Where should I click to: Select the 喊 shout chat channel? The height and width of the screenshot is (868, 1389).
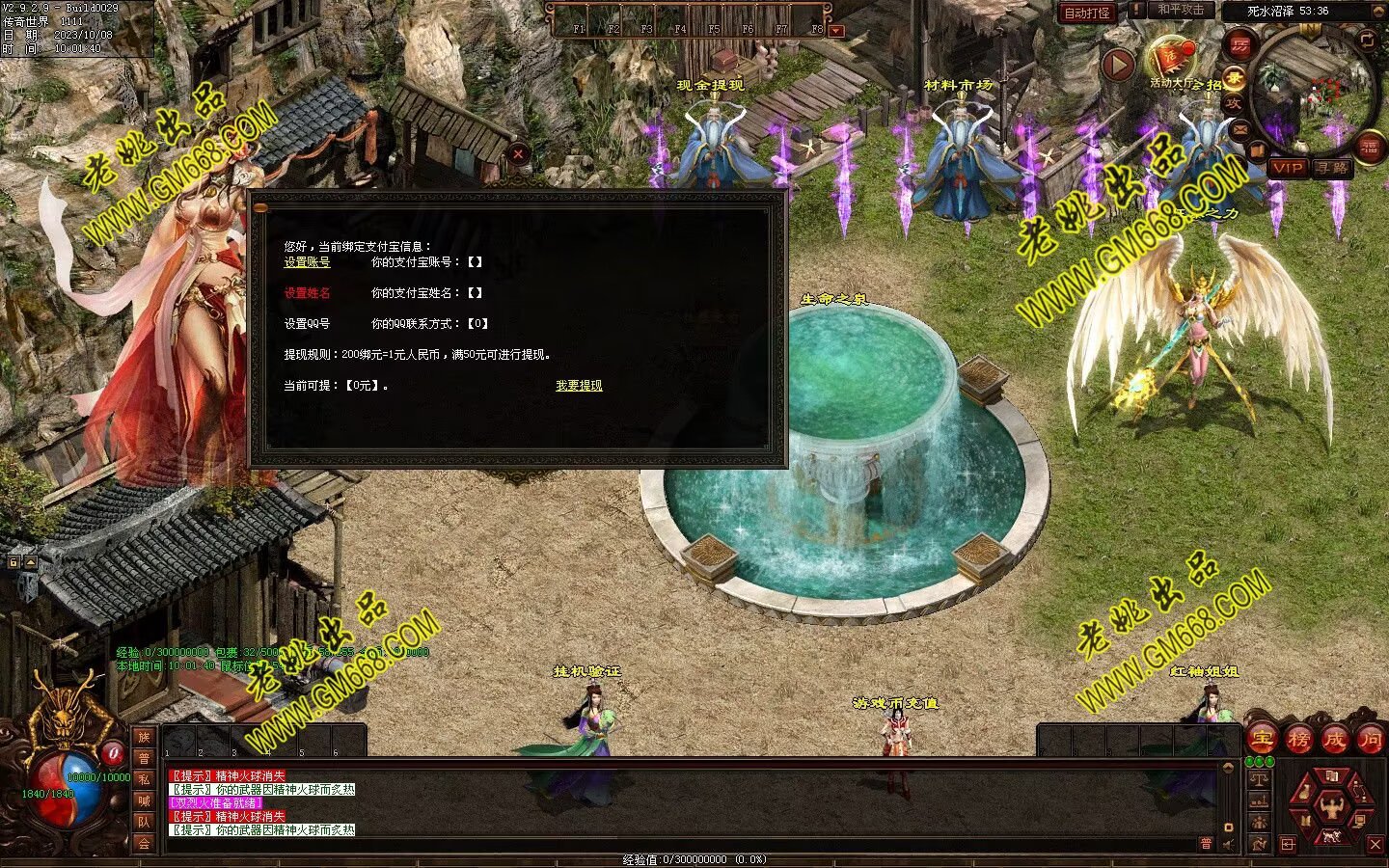point(144,800)
